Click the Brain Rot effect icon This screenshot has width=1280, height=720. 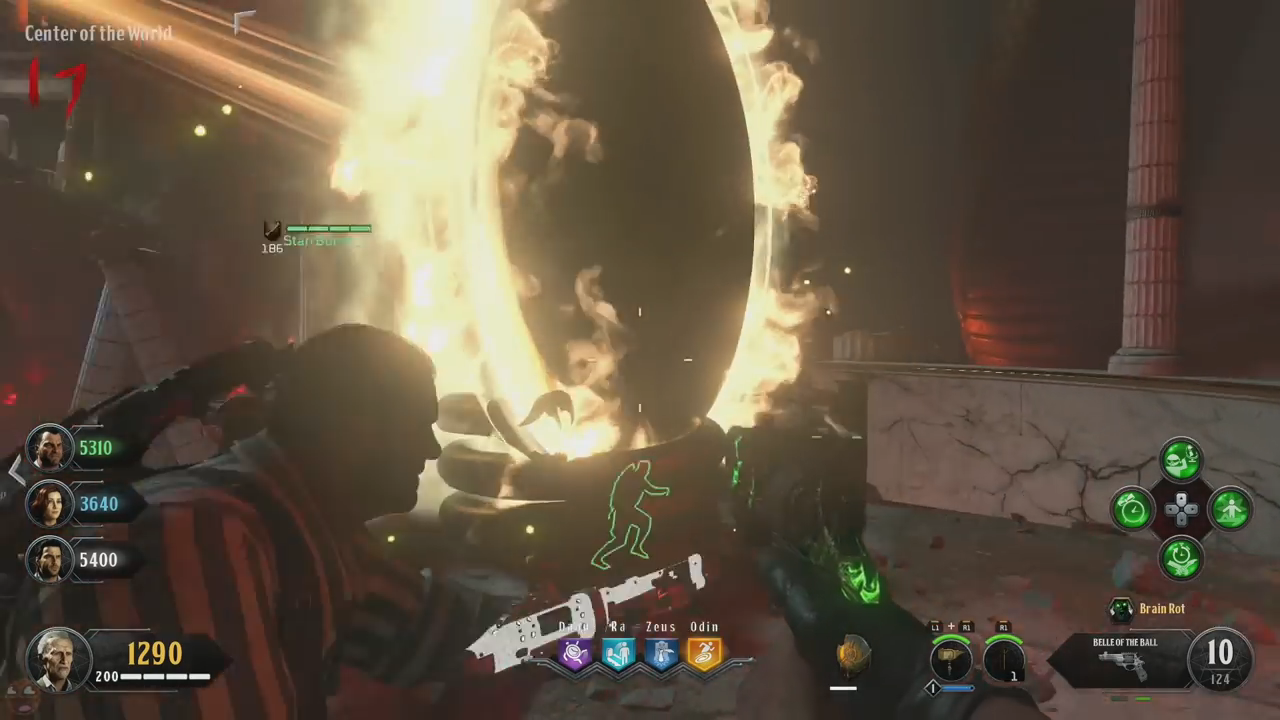tap(1122, 609)
